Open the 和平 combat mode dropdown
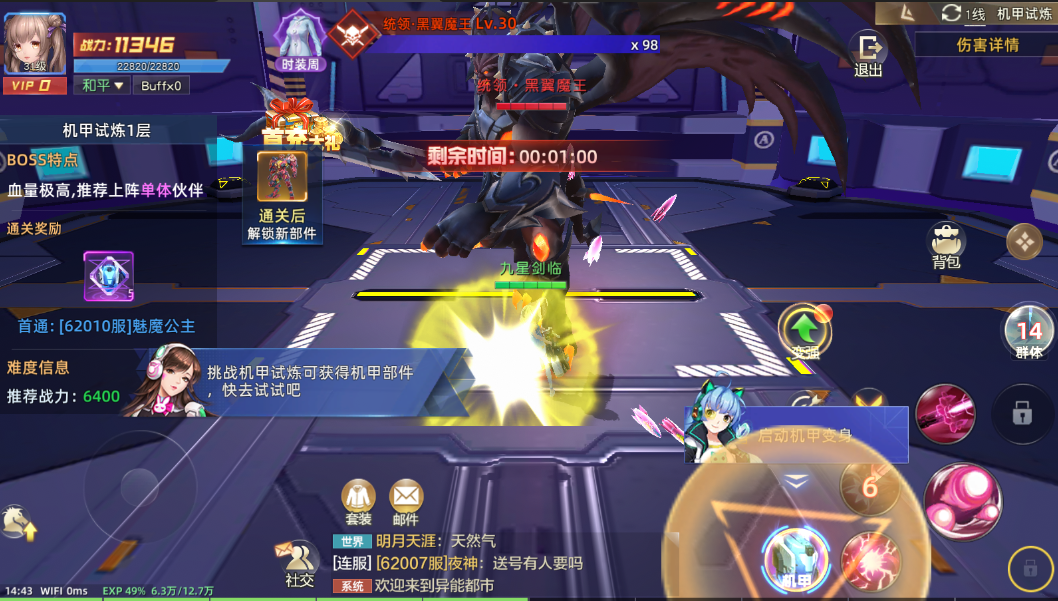The height and width of the screenshot is (601, 1058). (x=104, y=85)
